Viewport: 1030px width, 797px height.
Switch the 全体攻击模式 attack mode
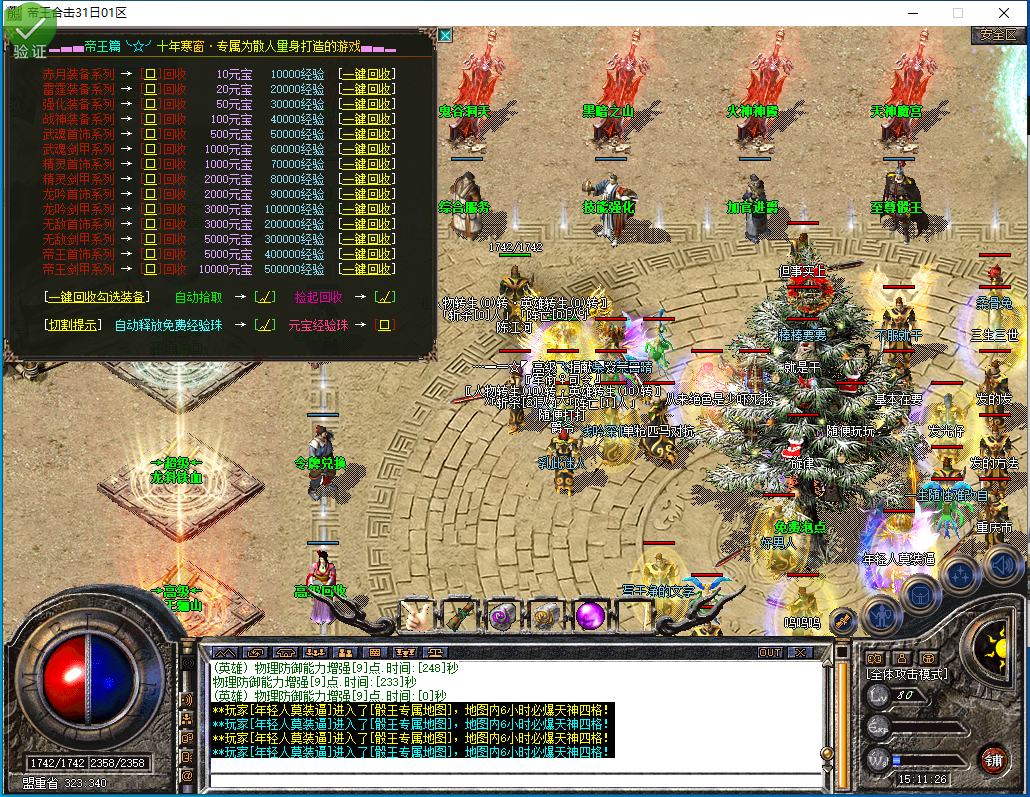click(x=906, y=675)
